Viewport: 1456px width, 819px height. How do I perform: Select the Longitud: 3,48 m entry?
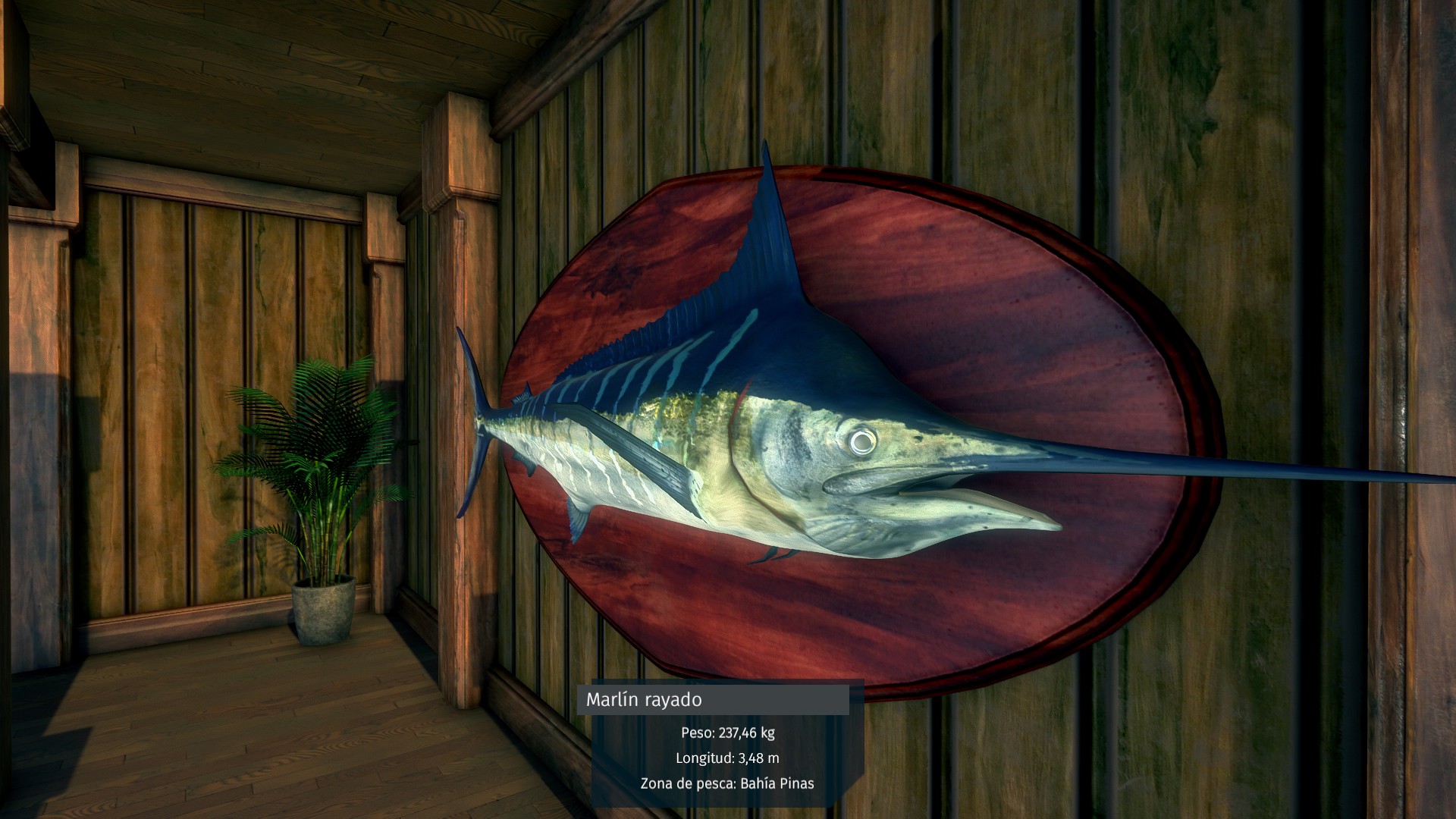(730, 758)
